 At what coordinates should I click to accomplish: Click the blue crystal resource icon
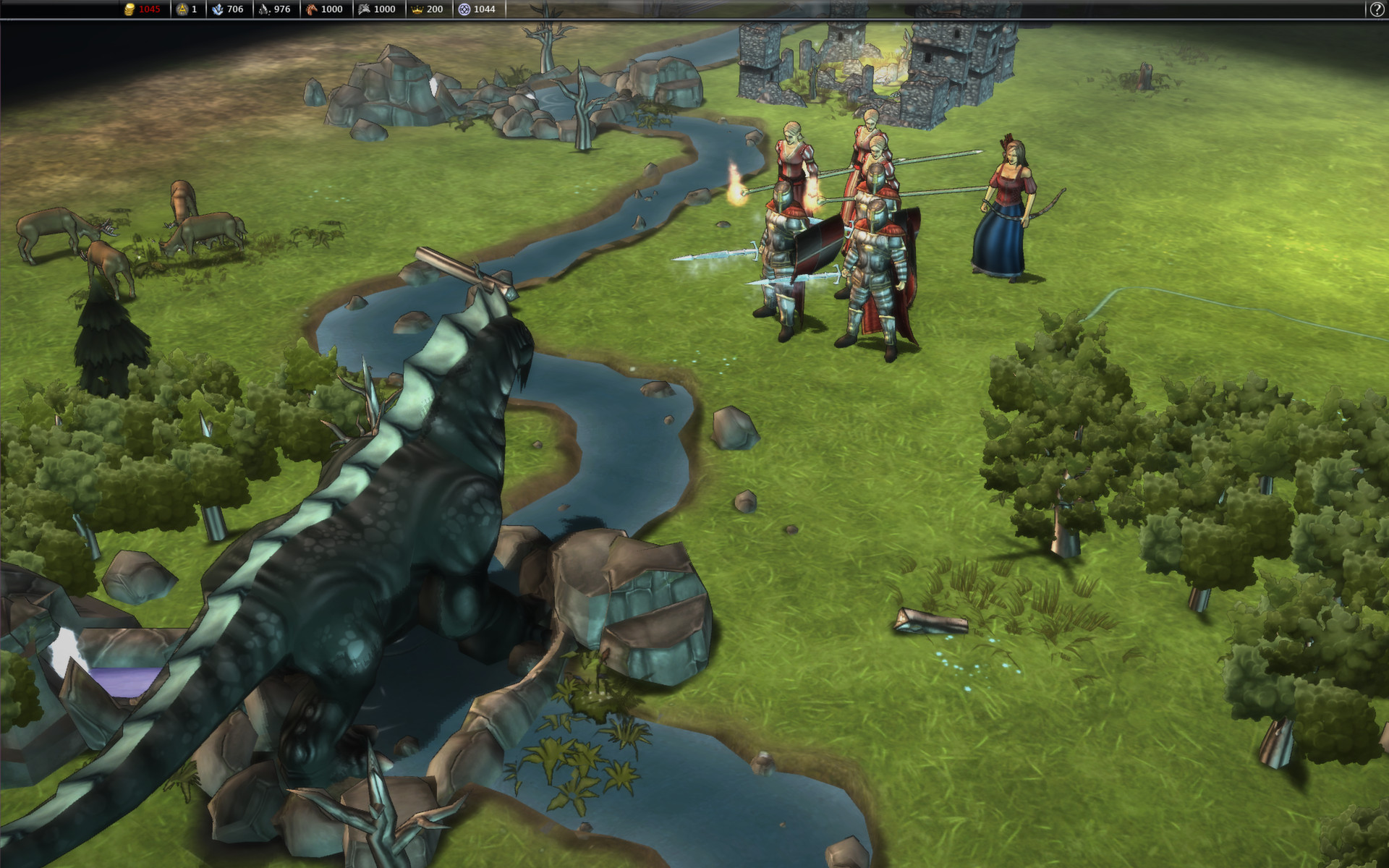pyautogui.click(x=219, y=9)
